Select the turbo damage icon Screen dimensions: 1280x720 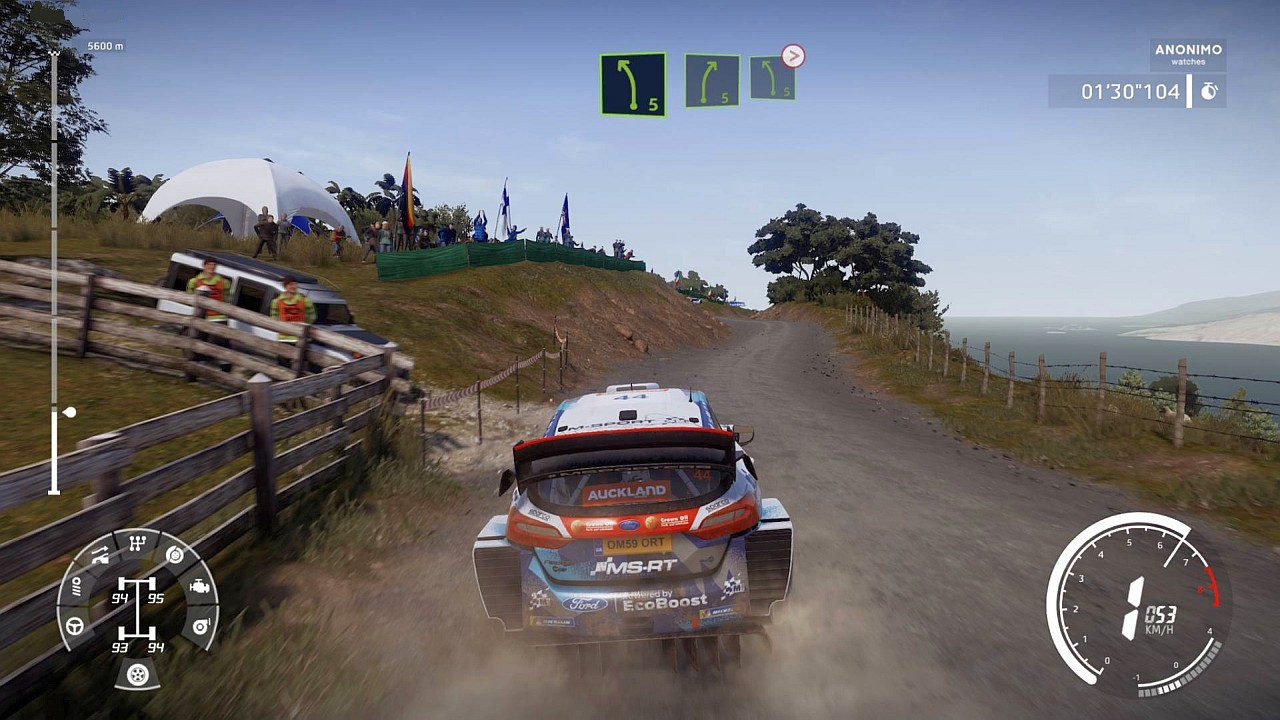pyautogui.click(x=199, y=626)
